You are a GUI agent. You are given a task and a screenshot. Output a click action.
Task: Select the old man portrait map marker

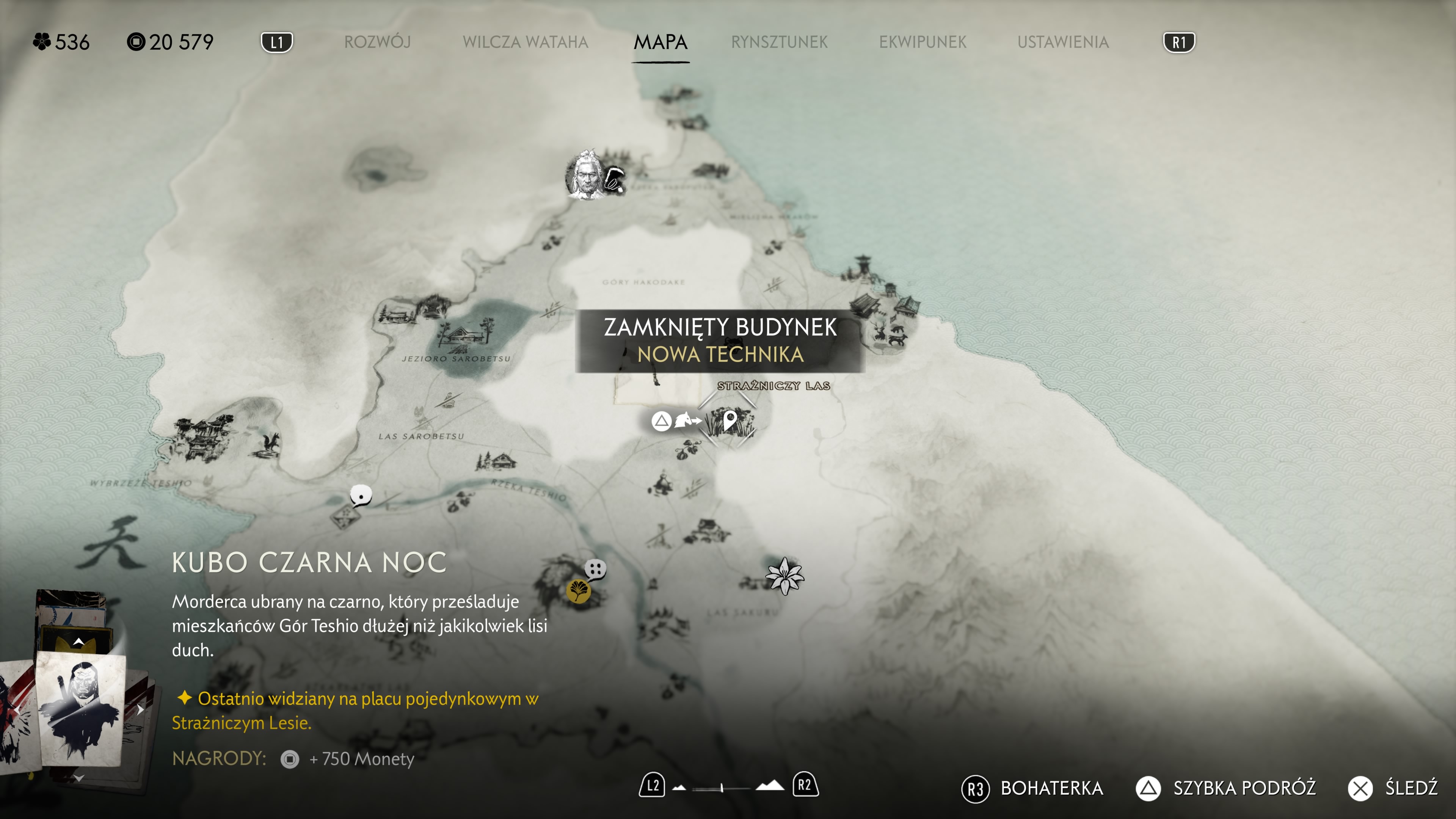tap(586, 175)
